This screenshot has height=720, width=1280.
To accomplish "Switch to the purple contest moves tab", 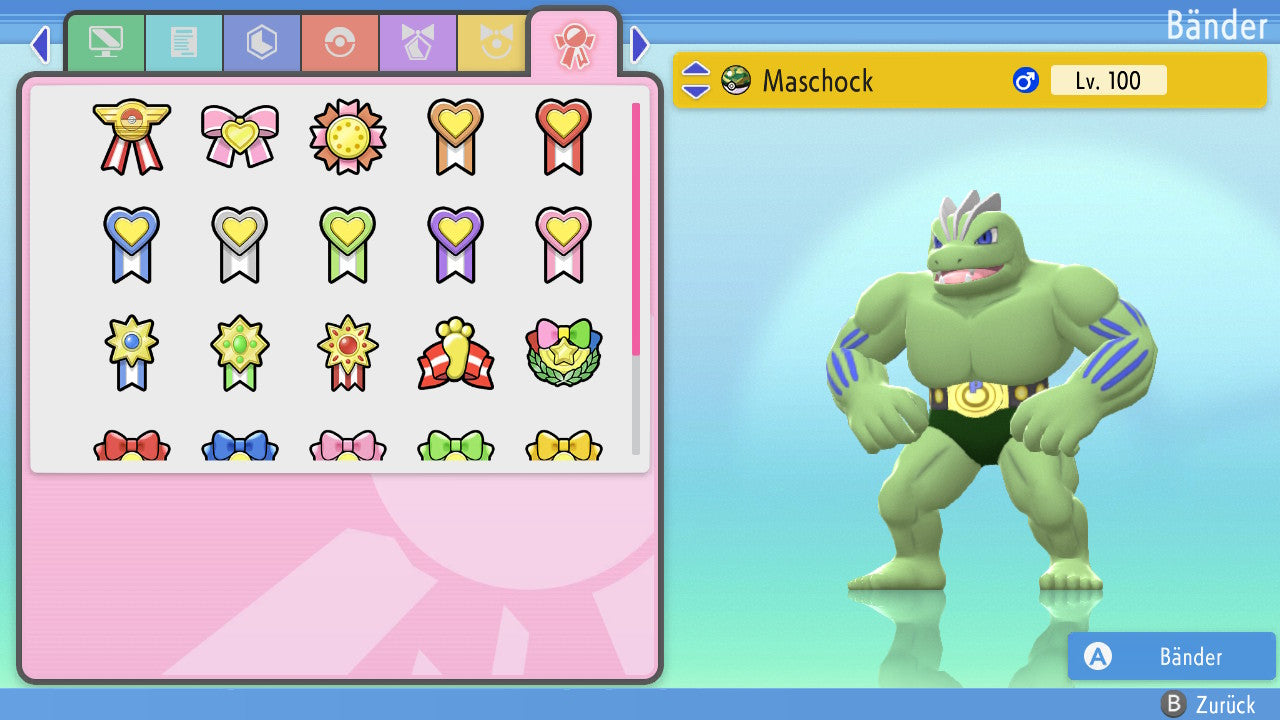I will point(418,43).
